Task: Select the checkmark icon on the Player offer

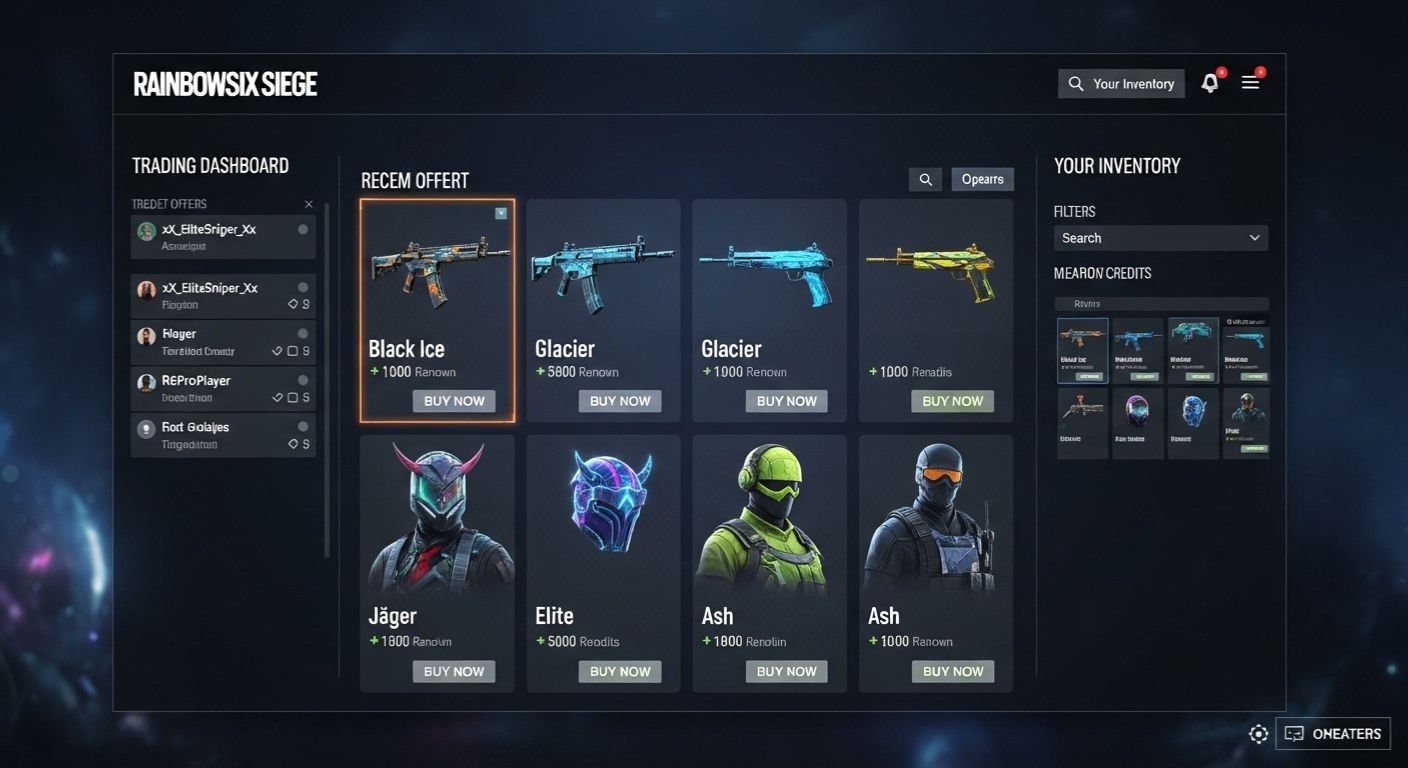Action: pos(286,351)
